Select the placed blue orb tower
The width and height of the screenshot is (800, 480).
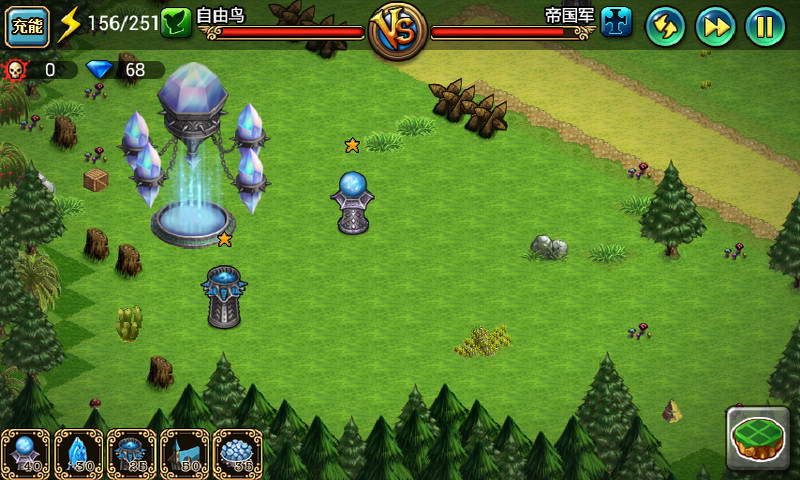tap(352, 203)
